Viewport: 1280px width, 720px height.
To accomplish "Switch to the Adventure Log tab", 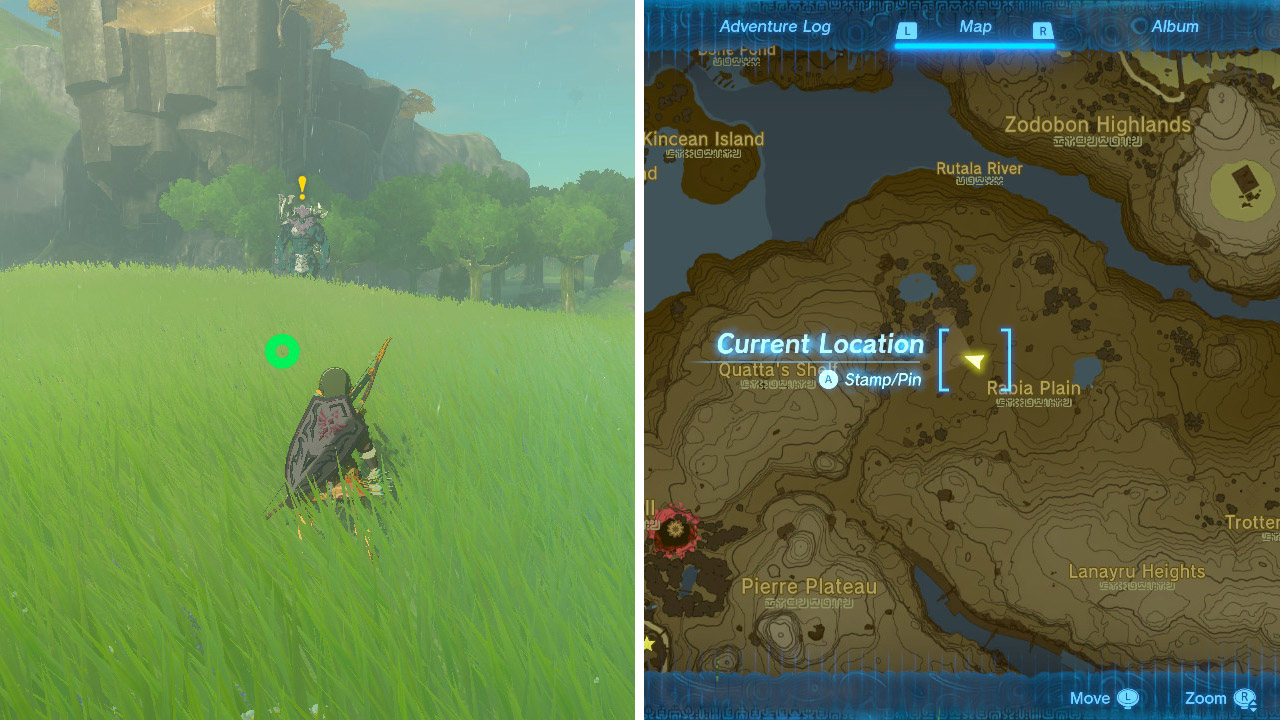I will click(774, 27).
